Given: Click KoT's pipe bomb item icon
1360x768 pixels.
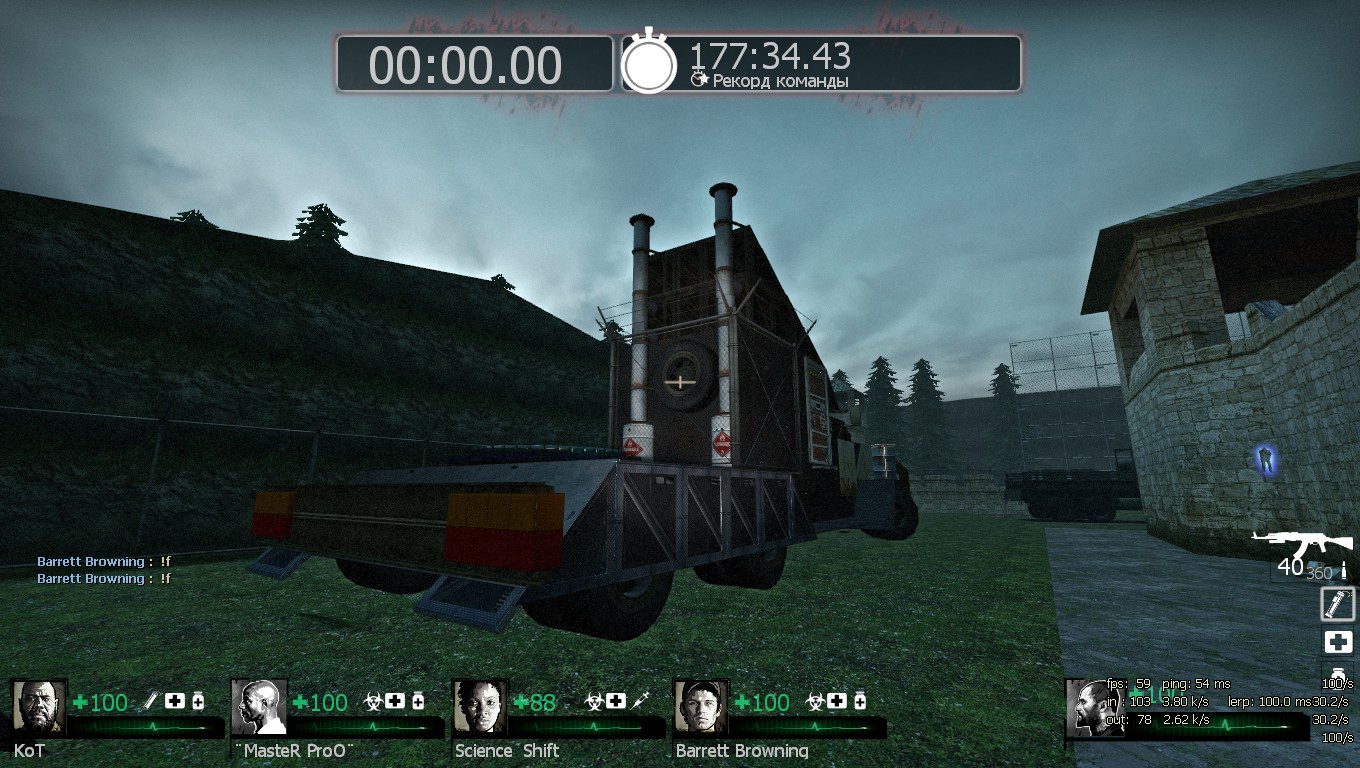Looking at the screenshot, I should (152, 701).
